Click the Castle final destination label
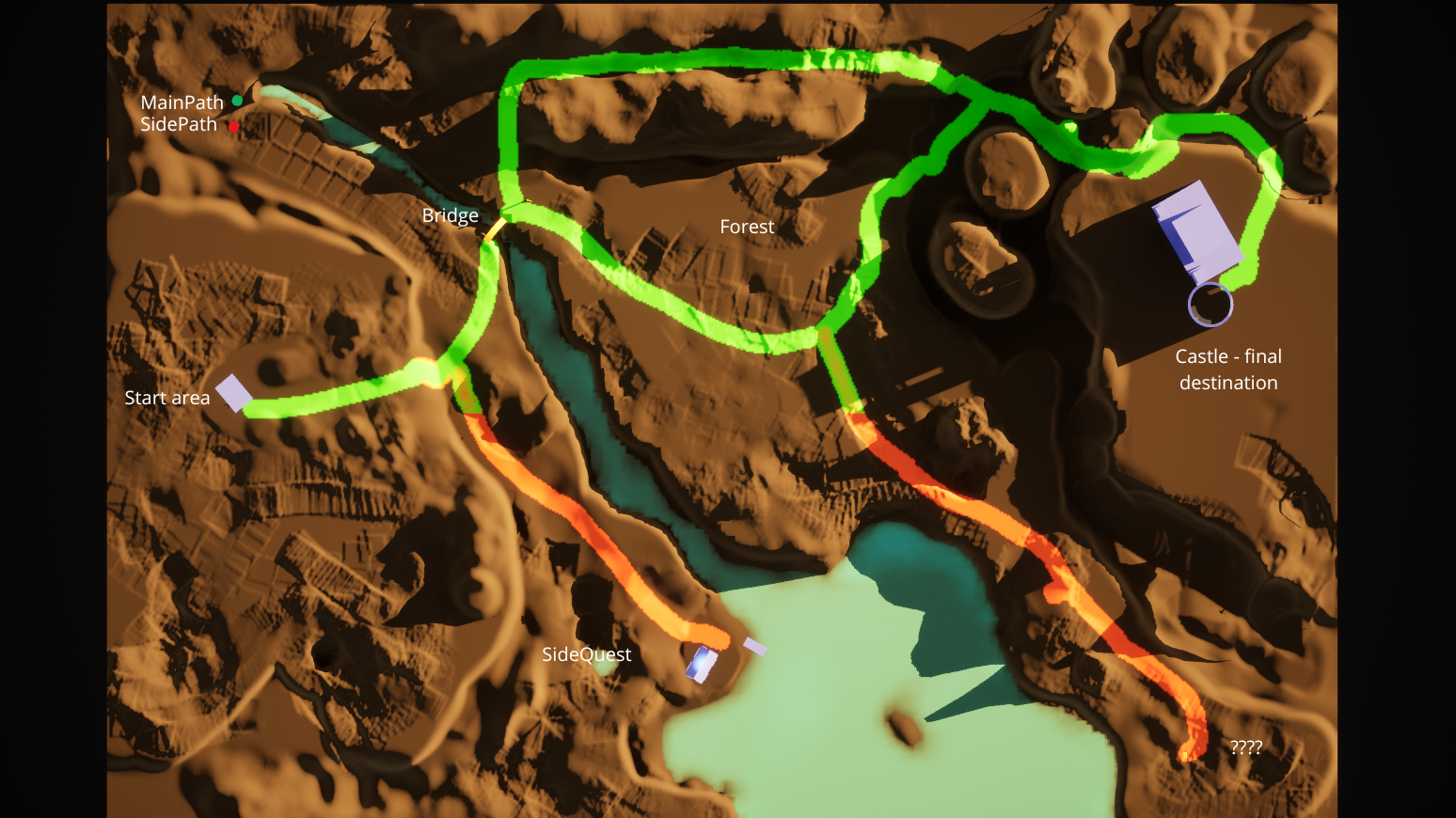This screenshot has width=1456, height=818. pyautogui.click(x=1228, y=370)
